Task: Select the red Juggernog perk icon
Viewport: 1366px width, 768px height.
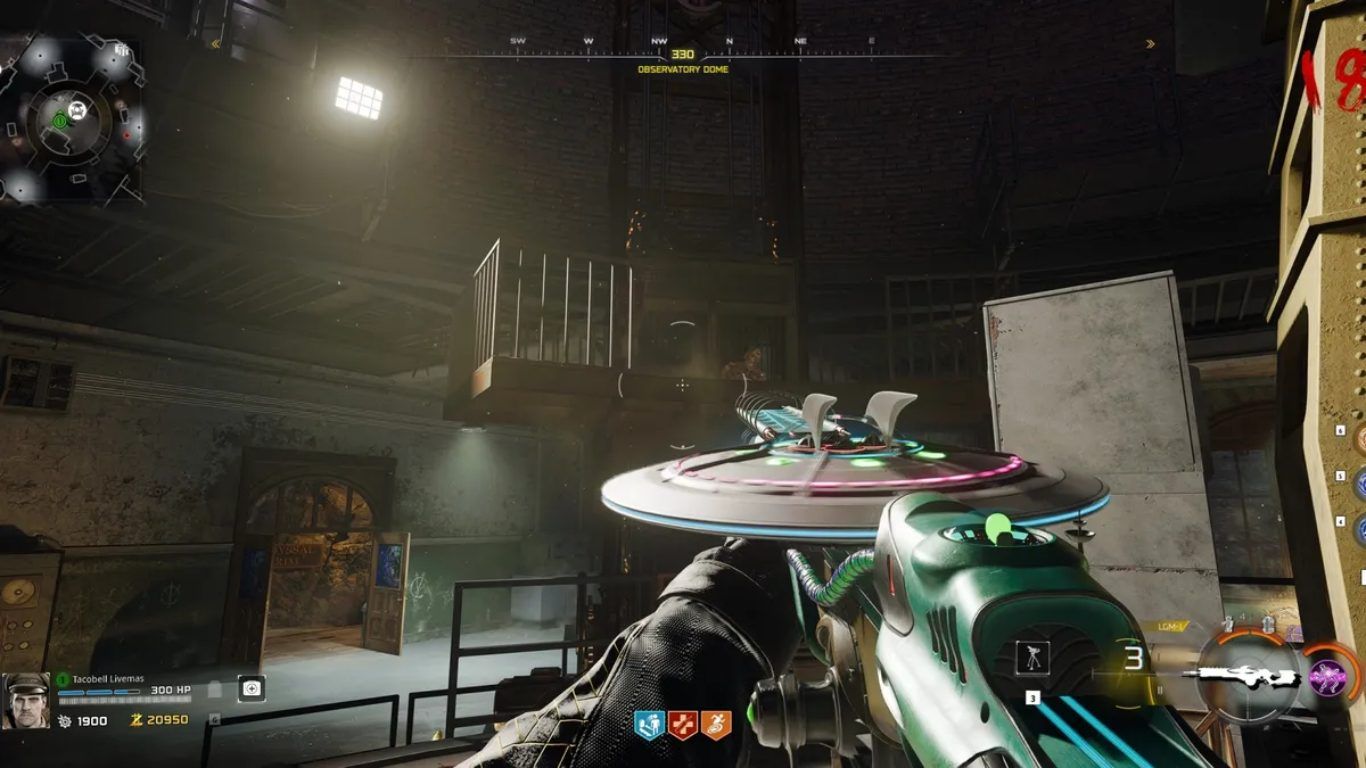Action: point(683,724)
